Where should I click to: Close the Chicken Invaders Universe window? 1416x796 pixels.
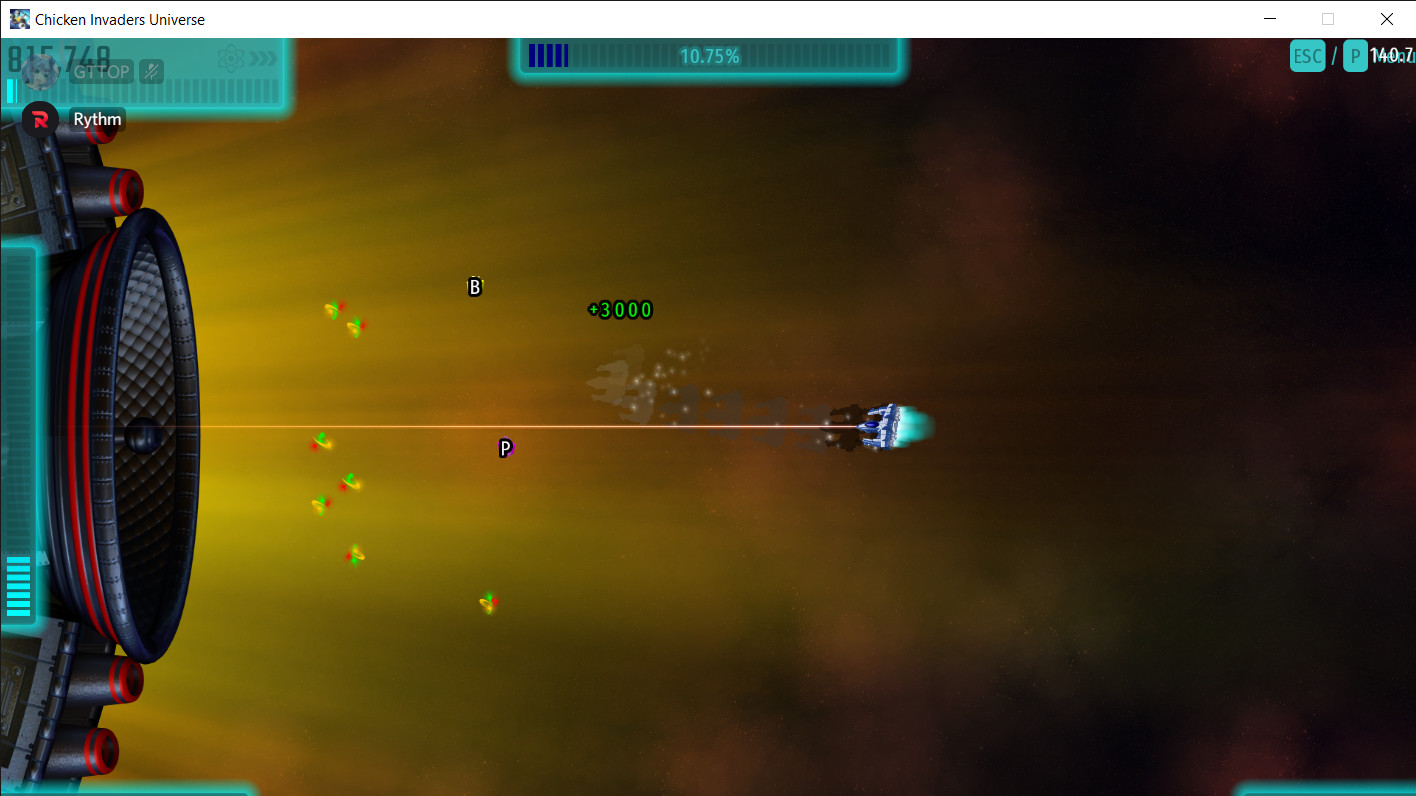click(x=1386, y=19)
